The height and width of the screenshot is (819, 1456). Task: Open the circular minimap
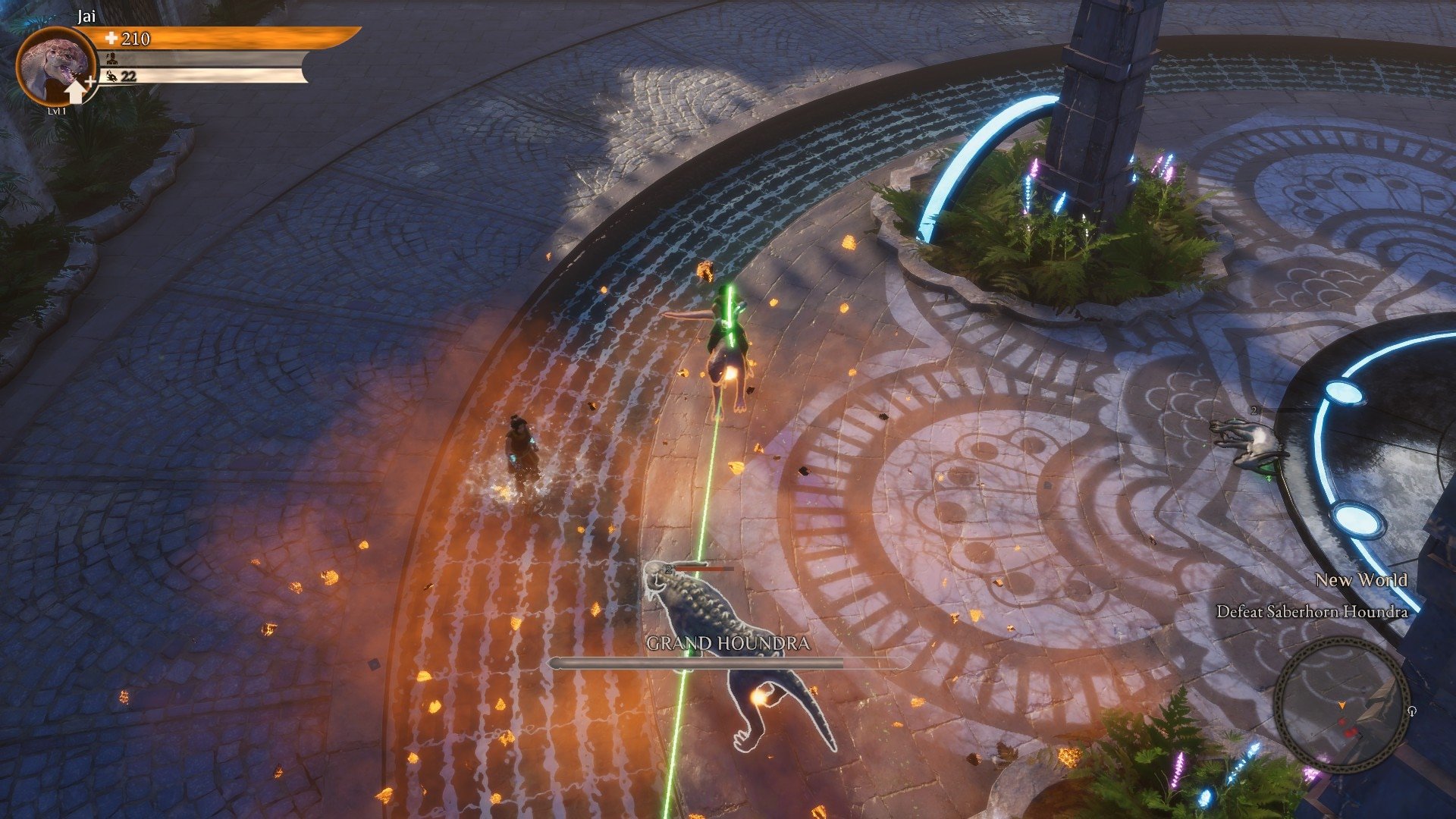click(1341, 704)
